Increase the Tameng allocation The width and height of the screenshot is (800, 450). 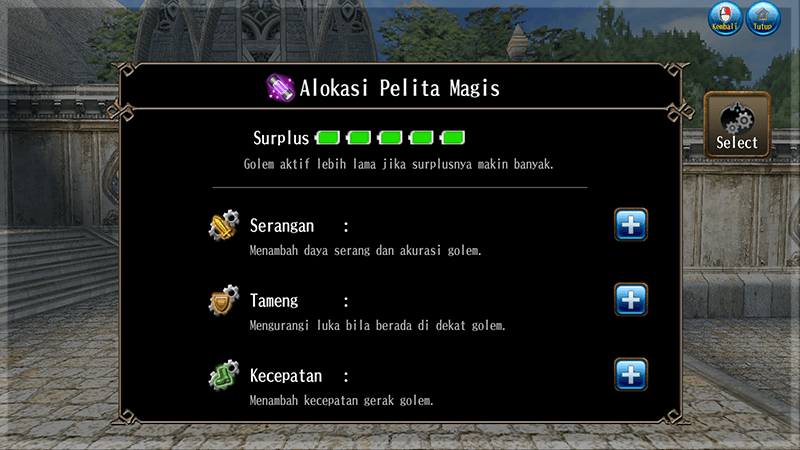pyautogui.click(x=630, y=300)
